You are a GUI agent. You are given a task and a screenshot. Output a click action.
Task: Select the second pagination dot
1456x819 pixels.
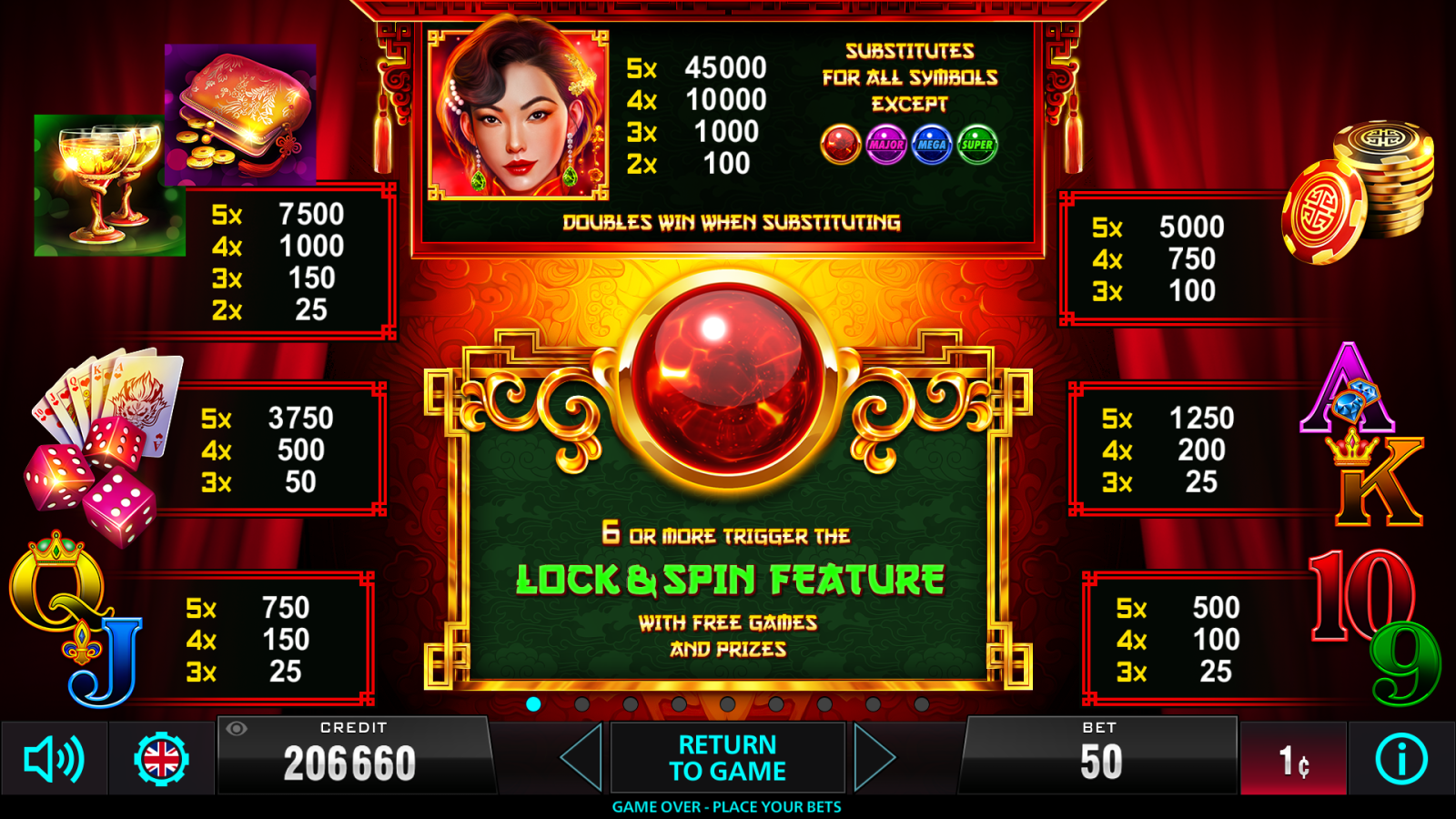pos(582,702)
